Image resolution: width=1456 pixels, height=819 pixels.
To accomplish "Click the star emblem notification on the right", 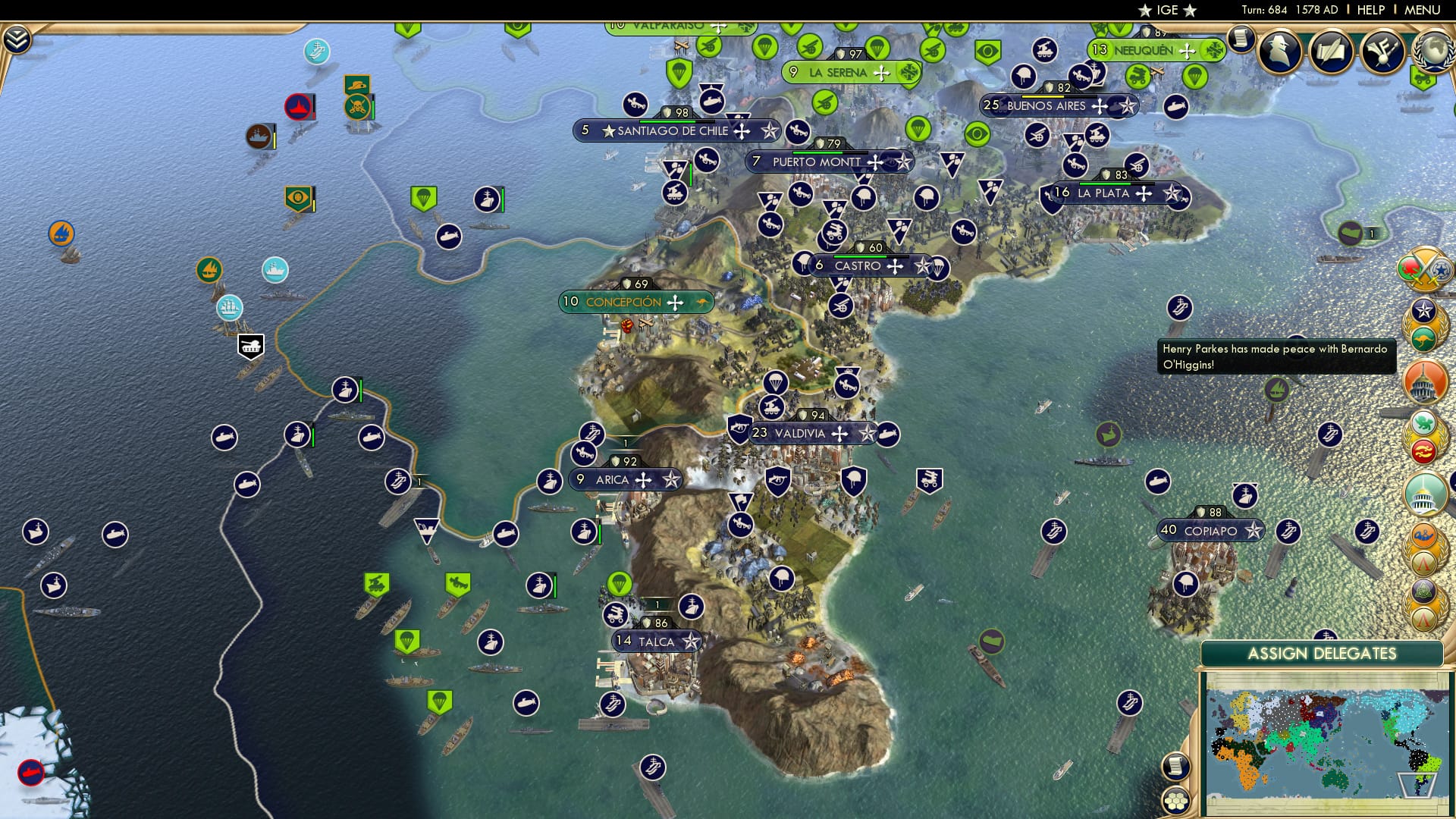I will pyautogui.click(x=1423, y=311).
